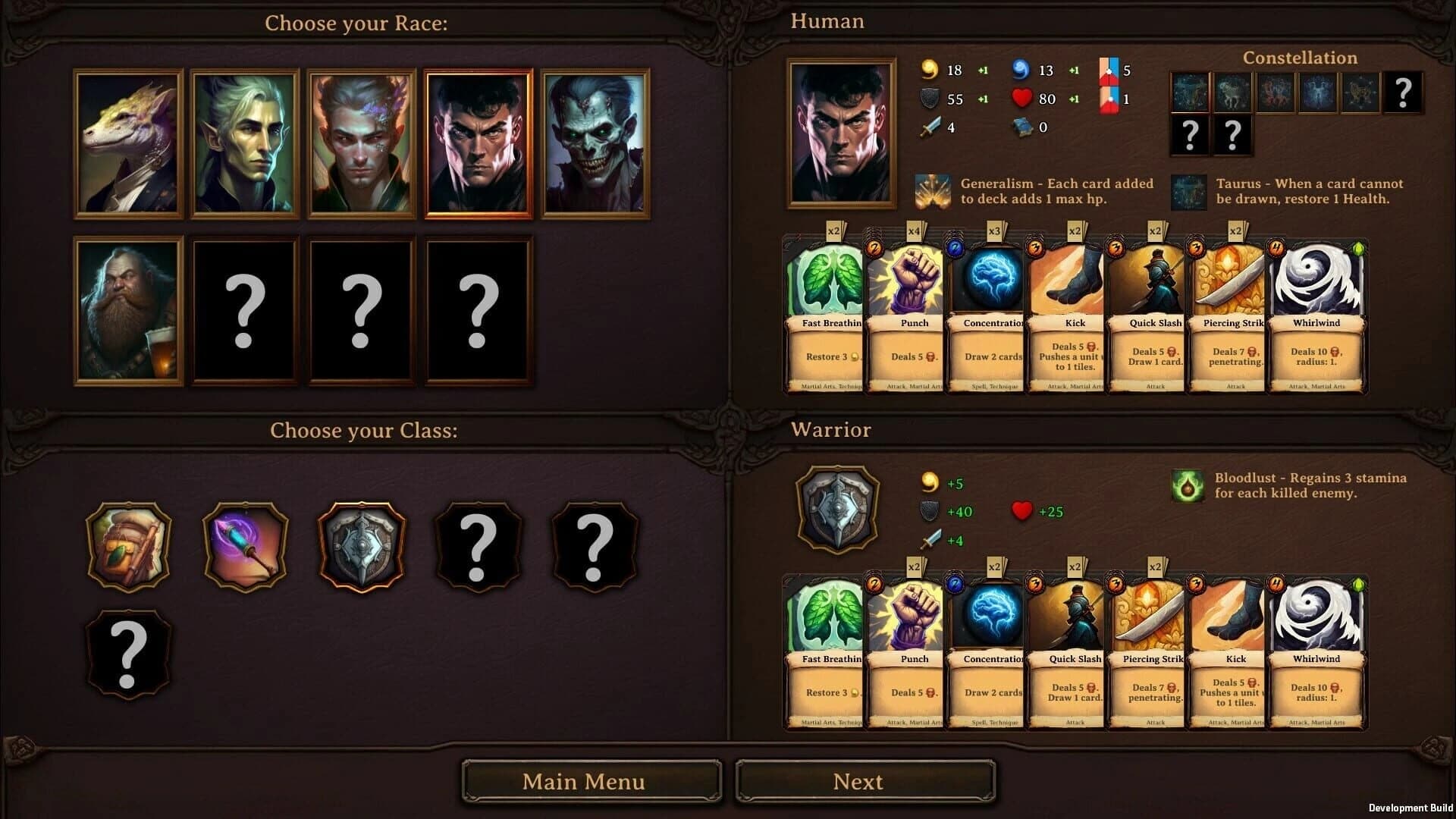Select the dragonborn race portrait

coord(128,143)
